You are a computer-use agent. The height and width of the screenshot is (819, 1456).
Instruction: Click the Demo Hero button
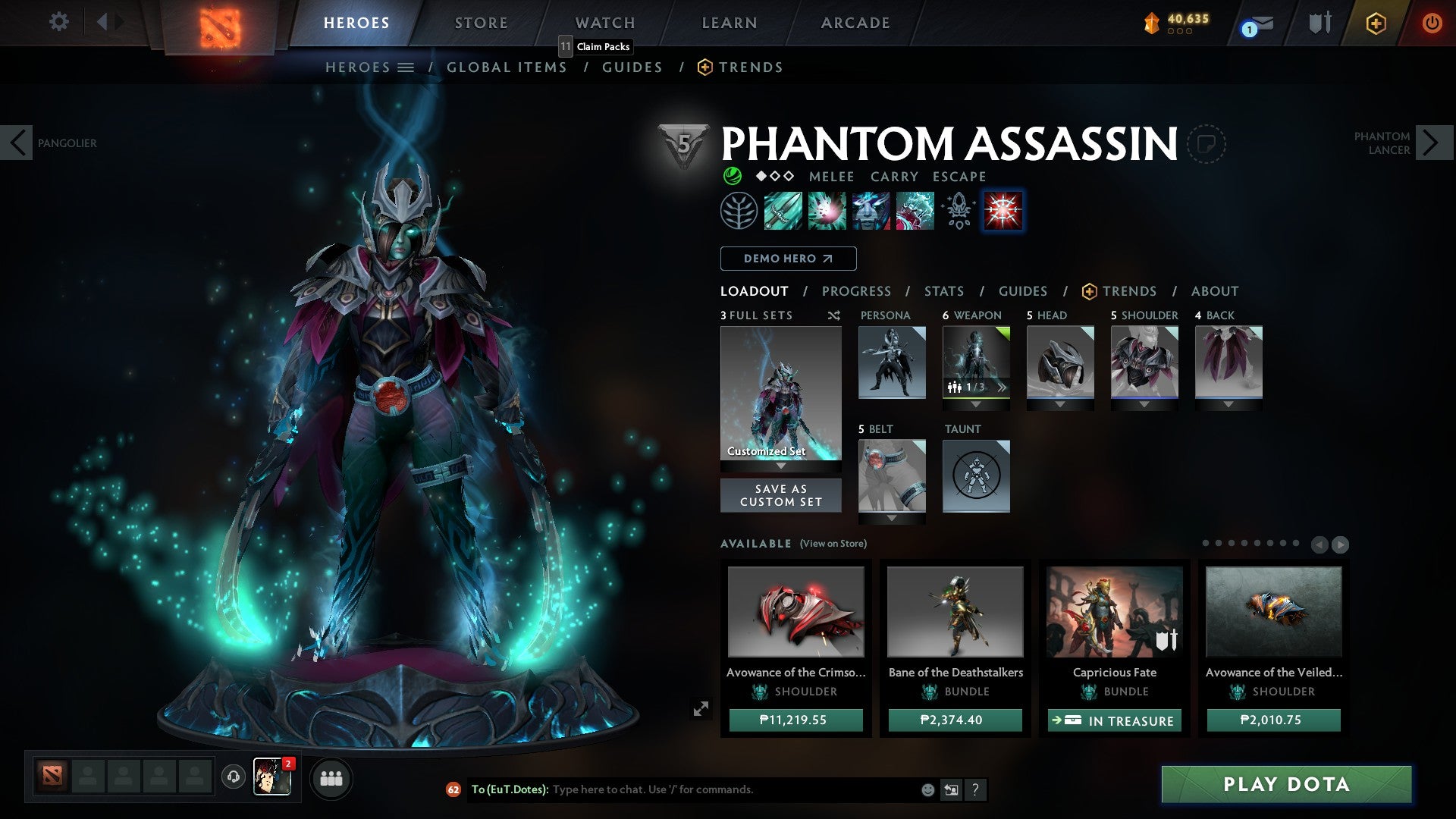(x=786, y=259)
